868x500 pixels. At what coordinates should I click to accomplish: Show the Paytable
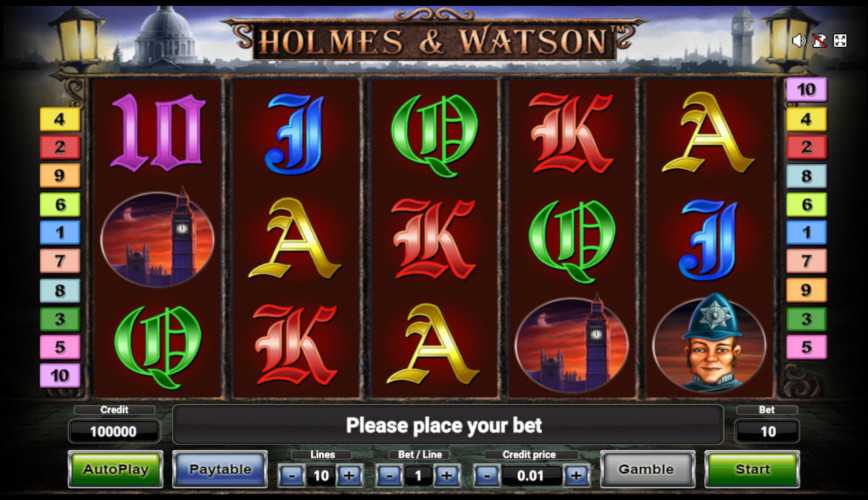(219, 469)
